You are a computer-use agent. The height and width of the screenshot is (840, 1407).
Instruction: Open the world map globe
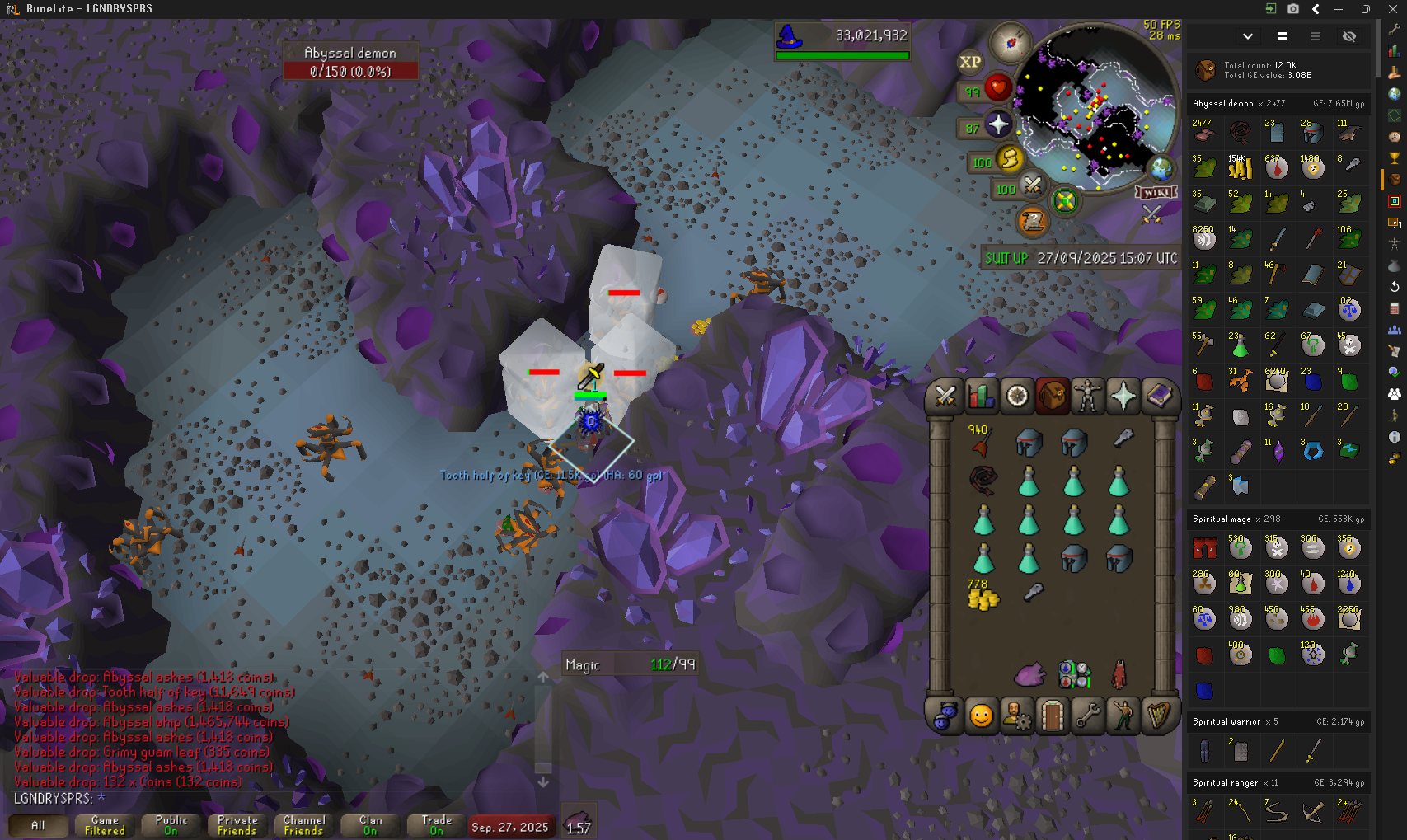pyautogui.click(x=1161, y=170)
